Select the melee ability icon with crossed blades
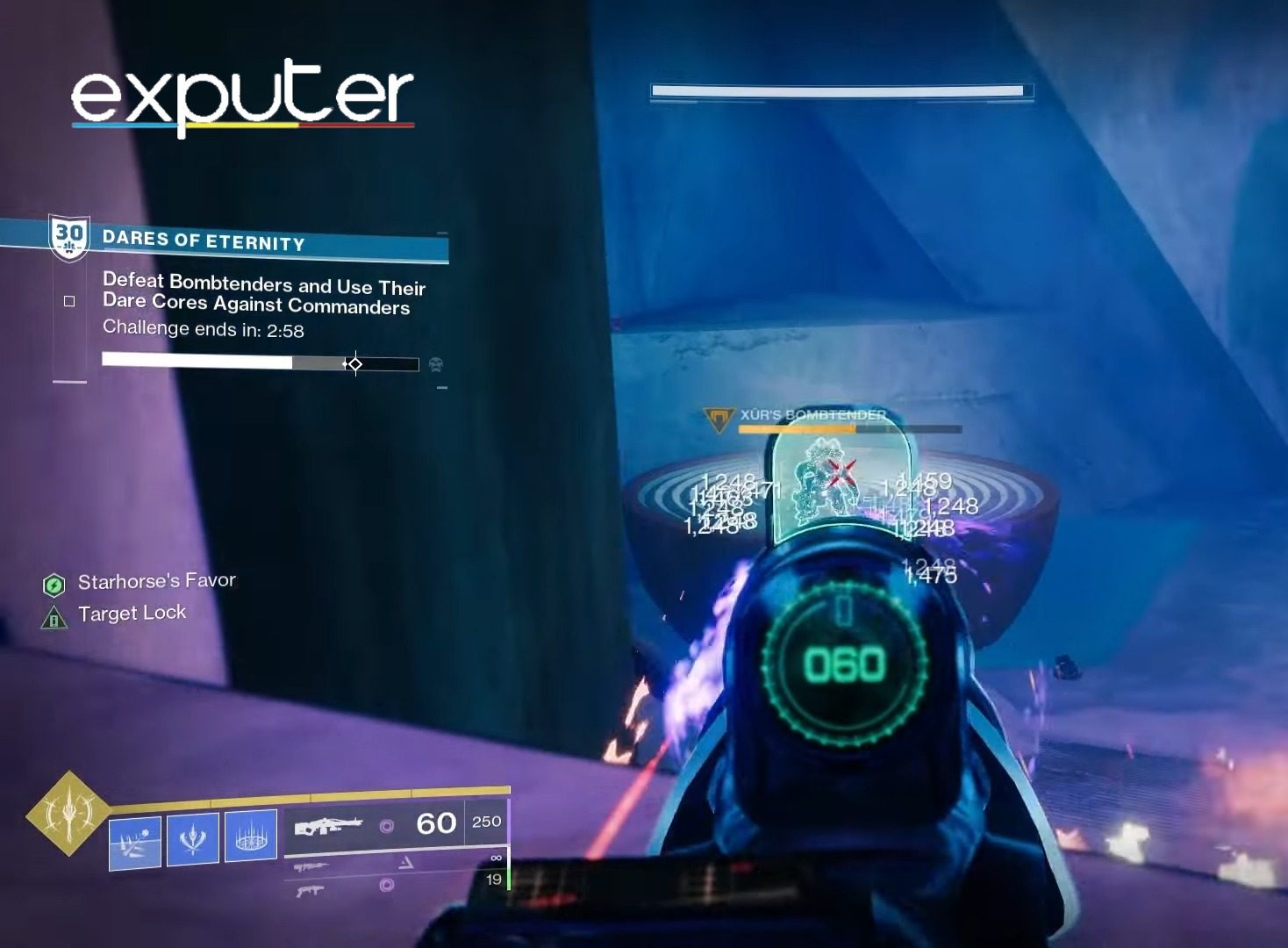Screen dimensions: 1288x948 (193, 836)
